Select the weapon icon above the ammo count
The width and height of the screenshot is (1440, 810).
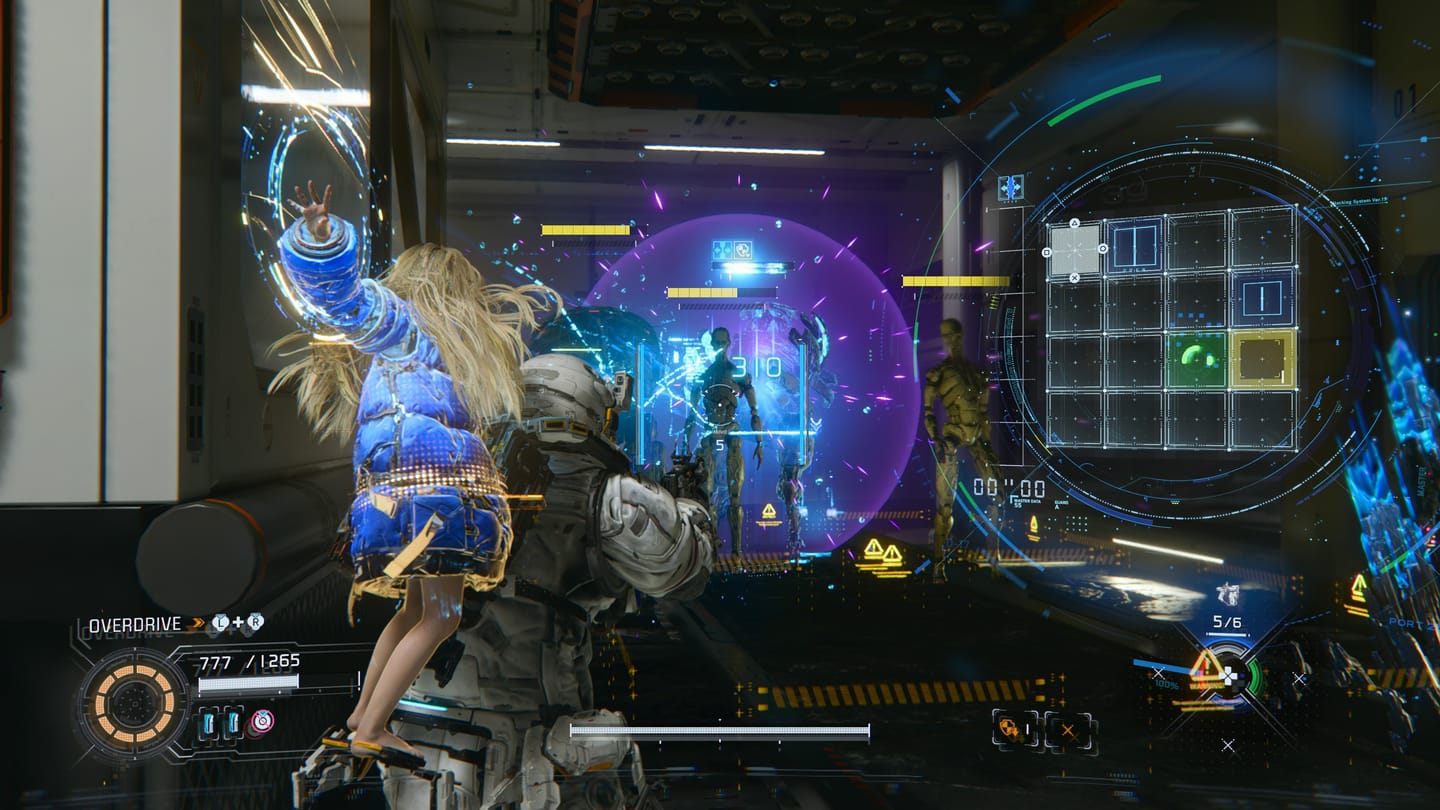pyautogui.click(x=1227, y=594)
